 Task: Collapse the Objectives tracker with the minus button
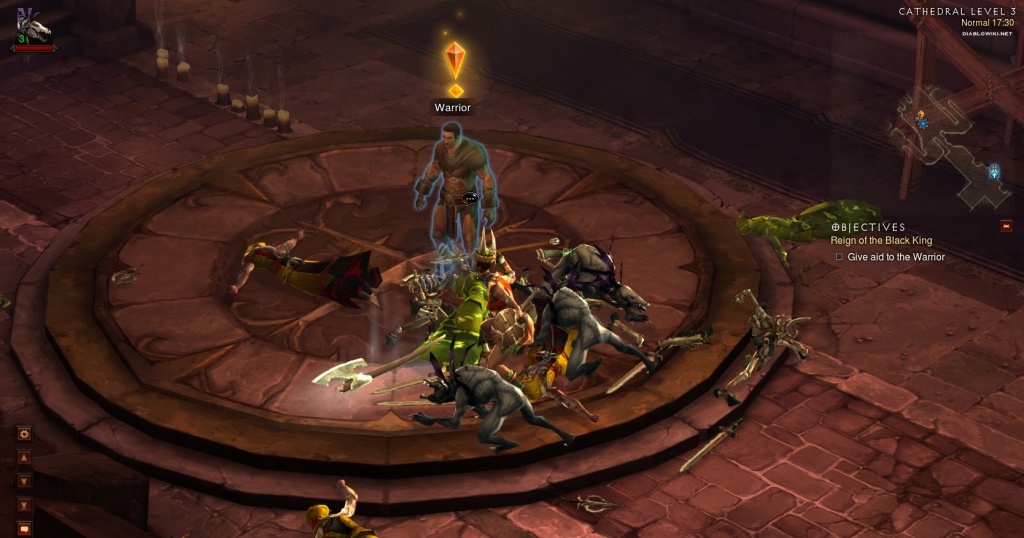[1006, 226]
